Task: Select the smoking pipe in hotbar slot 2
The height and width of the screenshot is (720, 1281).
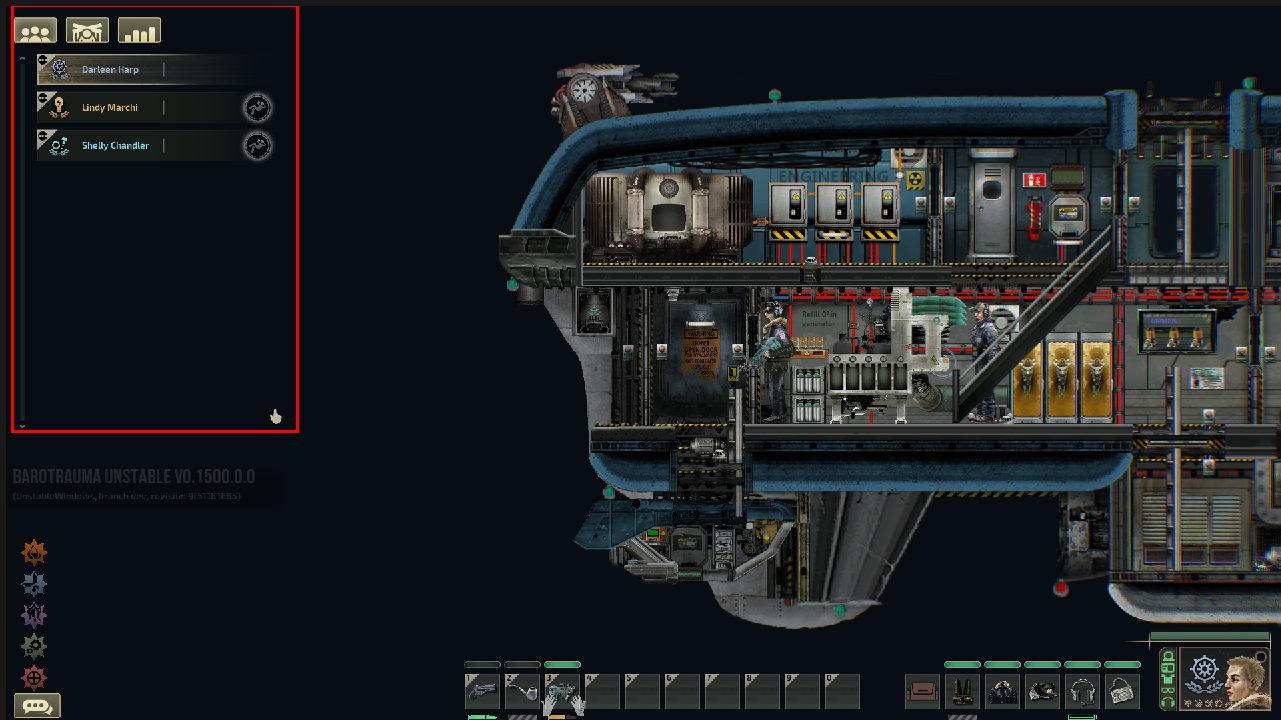Action: pos(522,691)
